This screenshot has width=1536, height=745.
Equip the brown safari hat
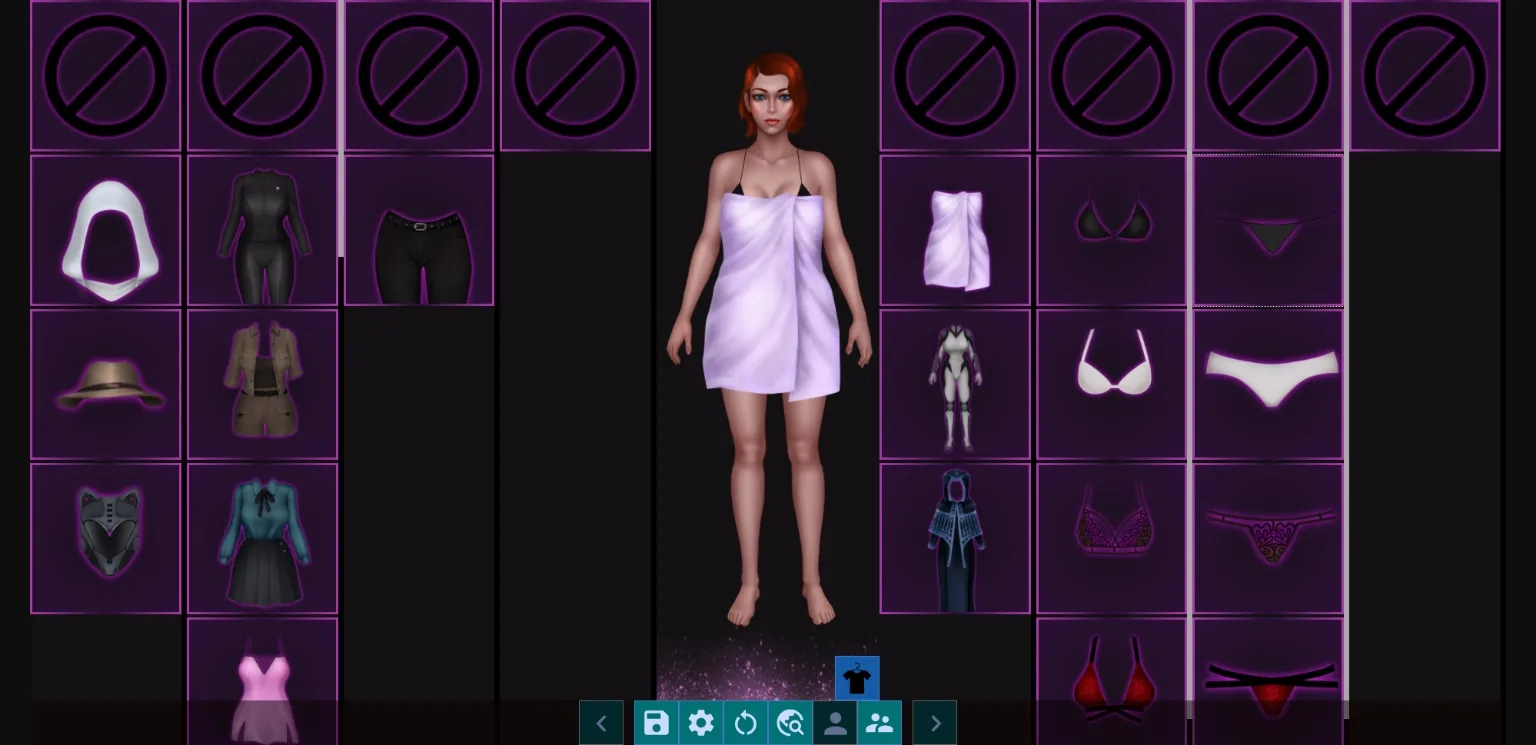[106, 383]
